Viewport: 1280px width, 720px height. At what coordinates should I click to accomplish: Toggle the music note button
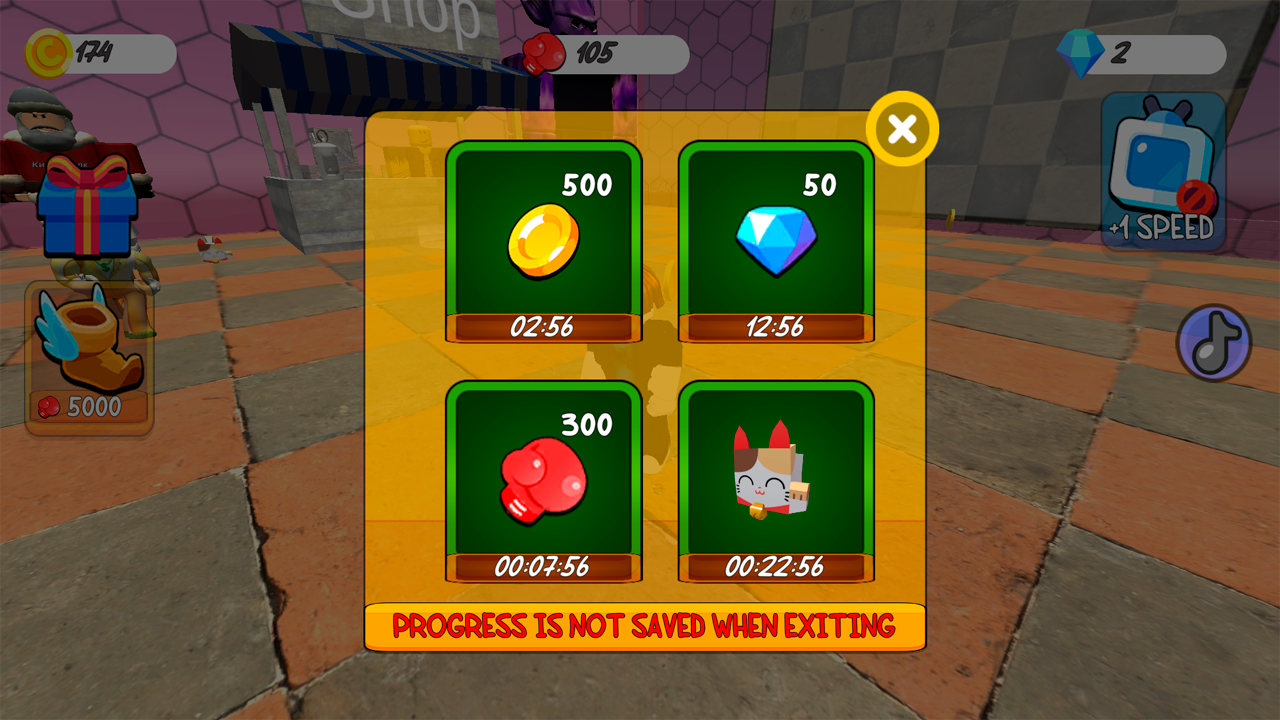1212,342
